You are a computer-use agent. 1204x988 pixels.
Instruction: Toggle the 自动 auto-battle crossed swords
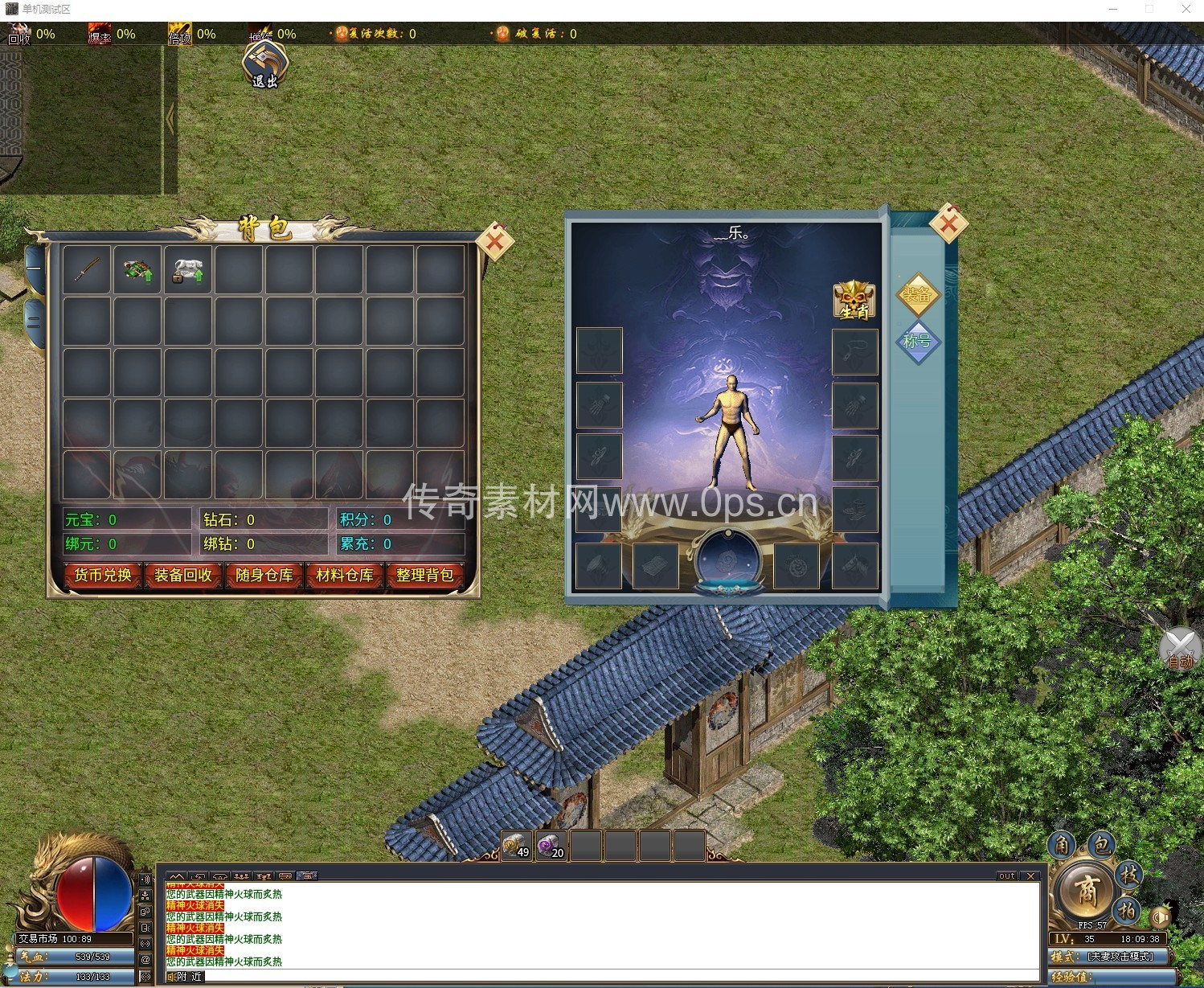click(1180, 648)
